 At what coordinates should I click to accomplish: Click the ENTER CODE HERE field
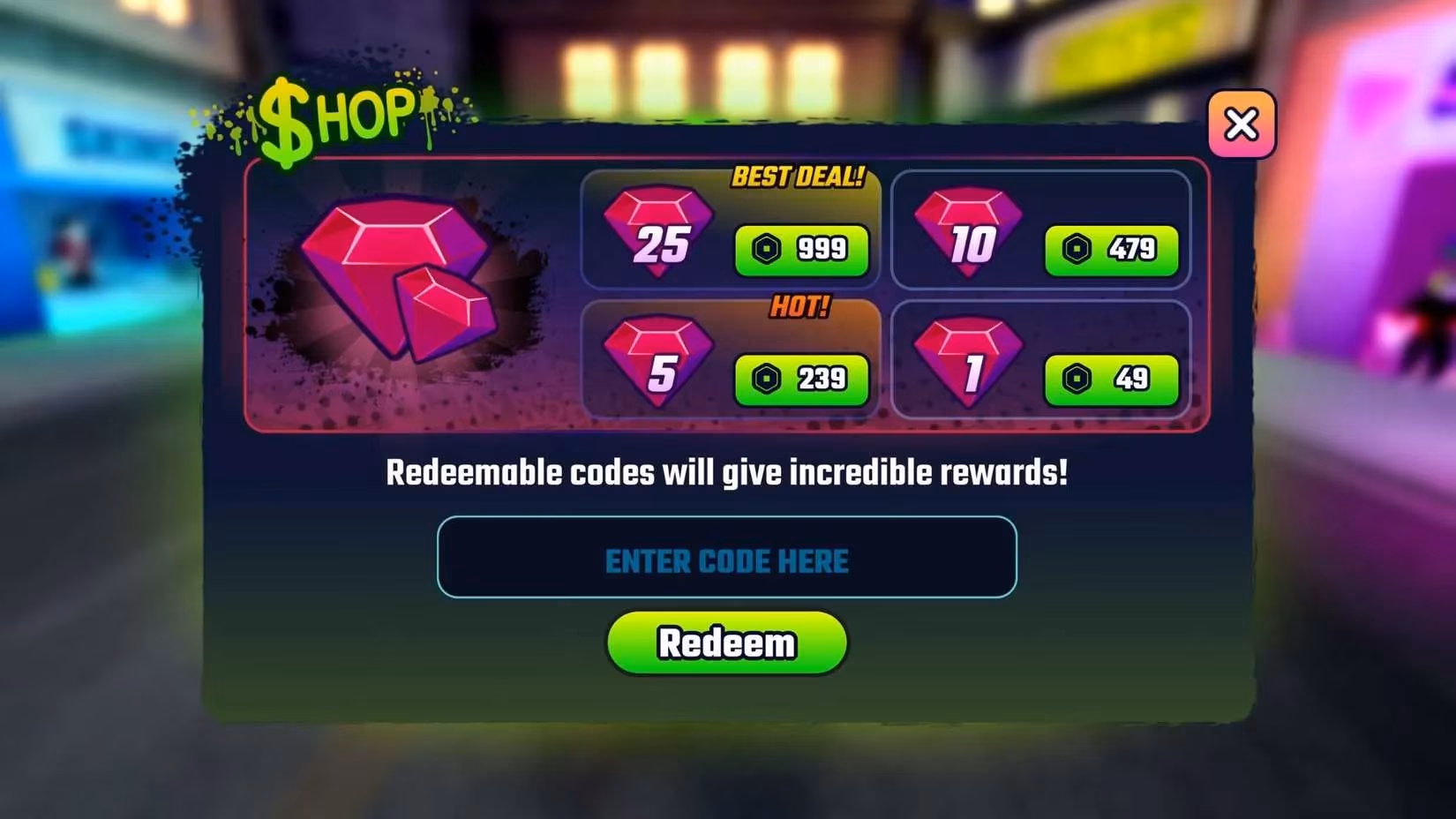click(726, 559)
